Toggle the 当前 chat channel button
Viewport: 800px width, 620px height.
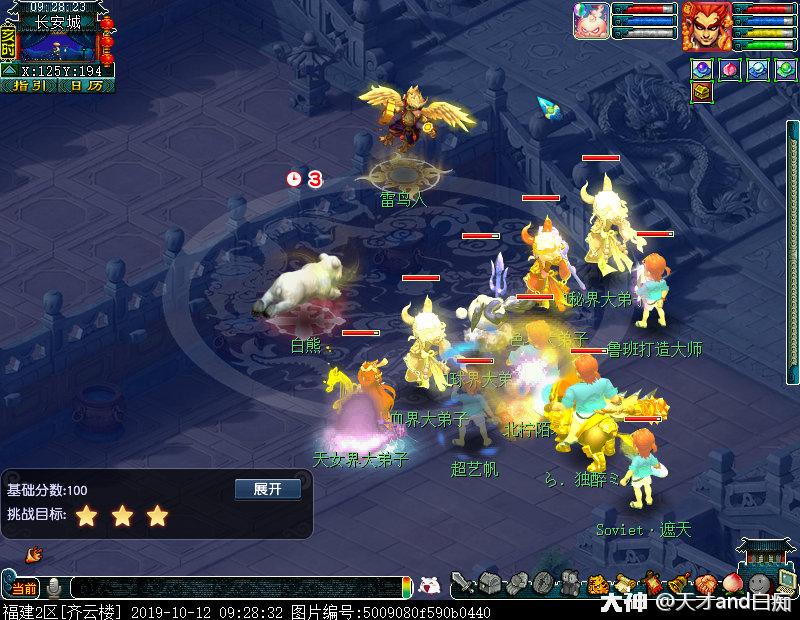(22, 587)
